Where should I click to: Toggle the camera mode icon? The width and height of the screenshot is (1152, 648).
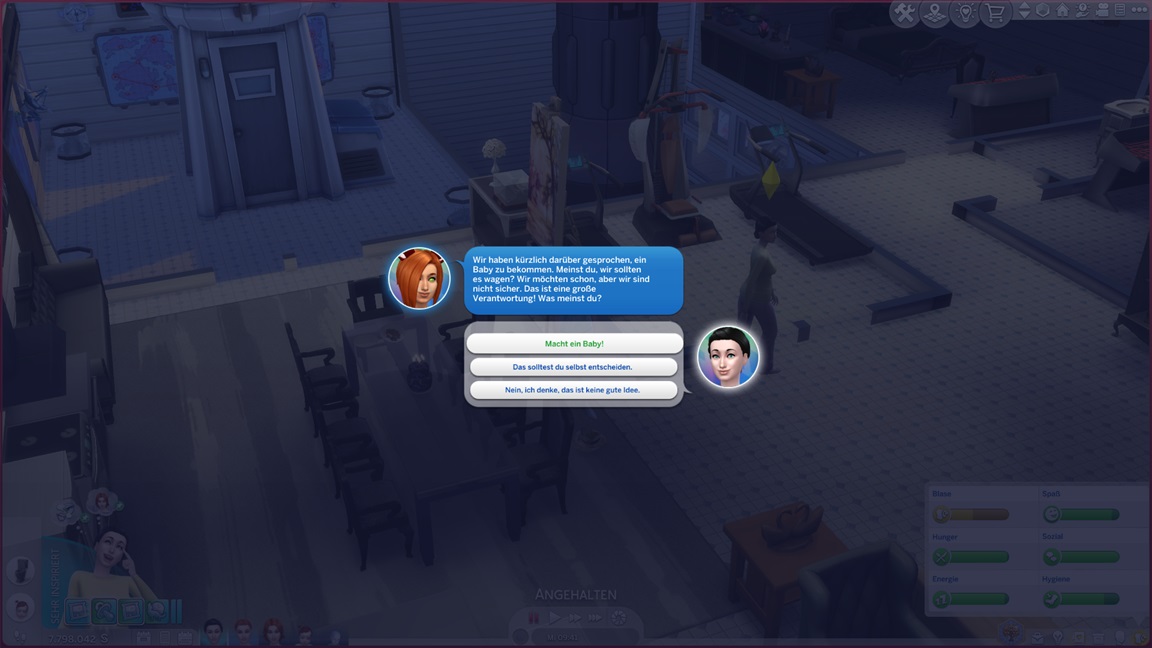point(1100,10)
